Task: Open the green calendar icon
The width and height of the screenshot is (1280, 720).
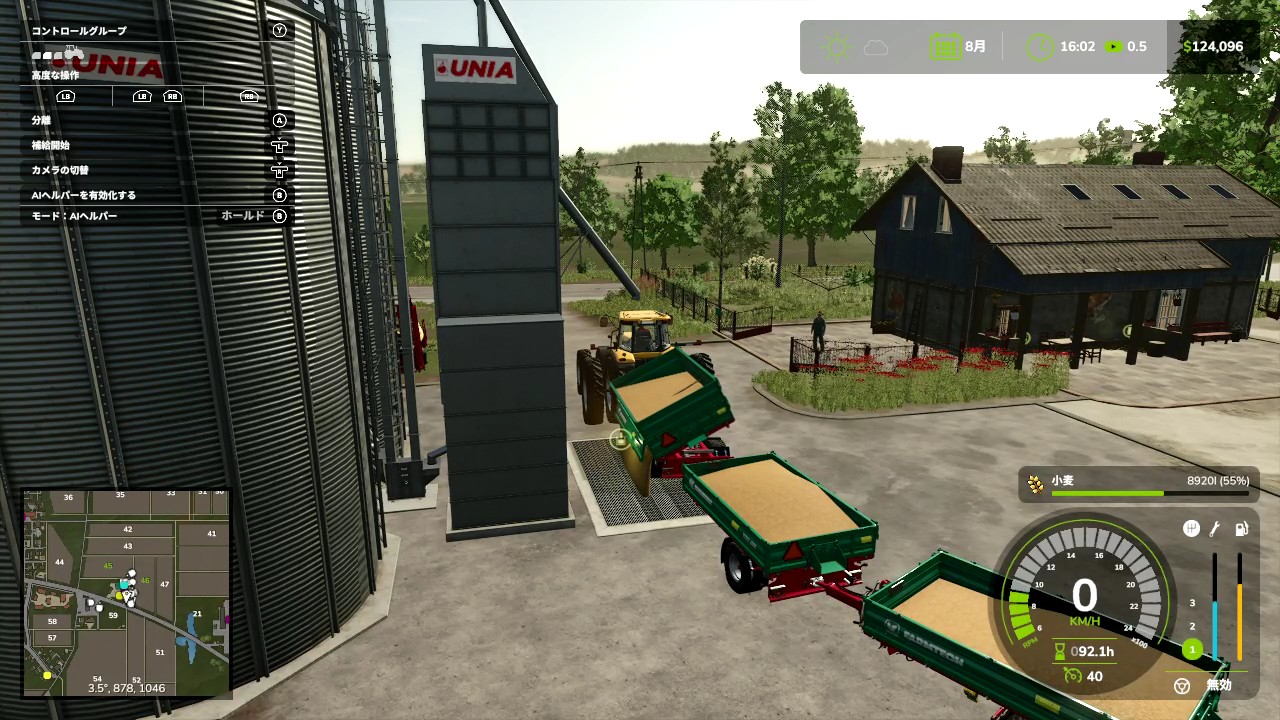Action: pos(945,47)
